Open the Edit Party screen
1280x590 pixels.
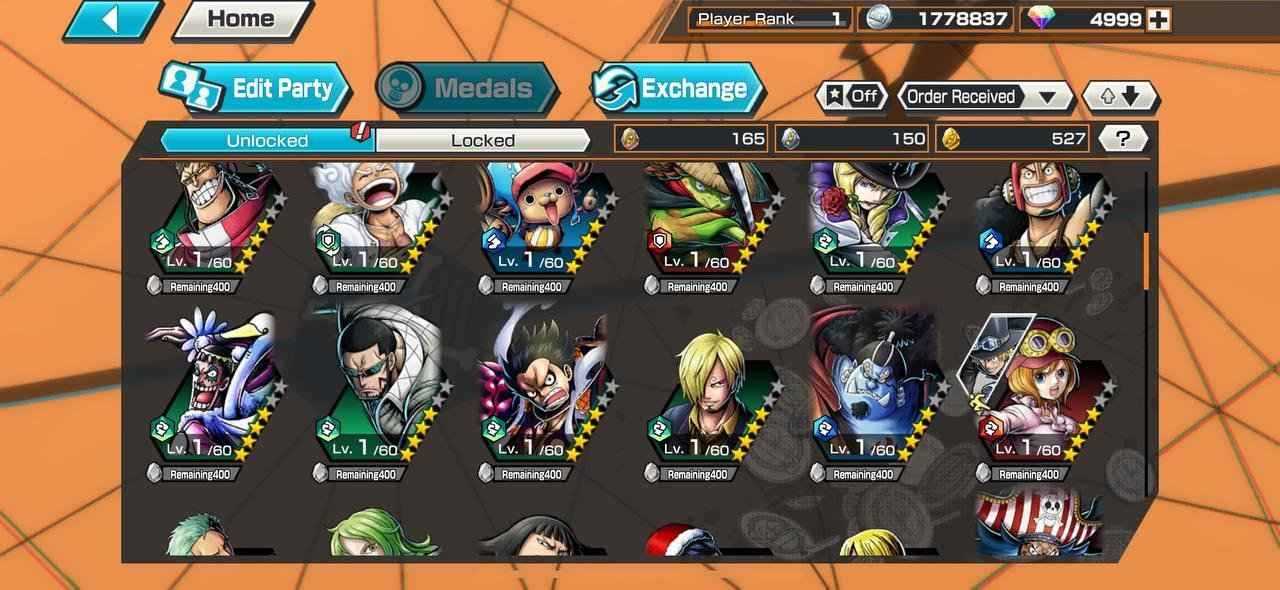258,89
